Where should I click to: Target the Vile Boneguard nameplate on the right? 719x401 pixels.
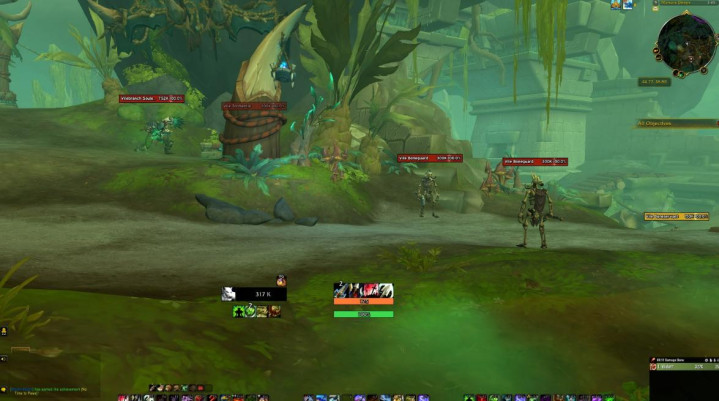tap(534, 161)
